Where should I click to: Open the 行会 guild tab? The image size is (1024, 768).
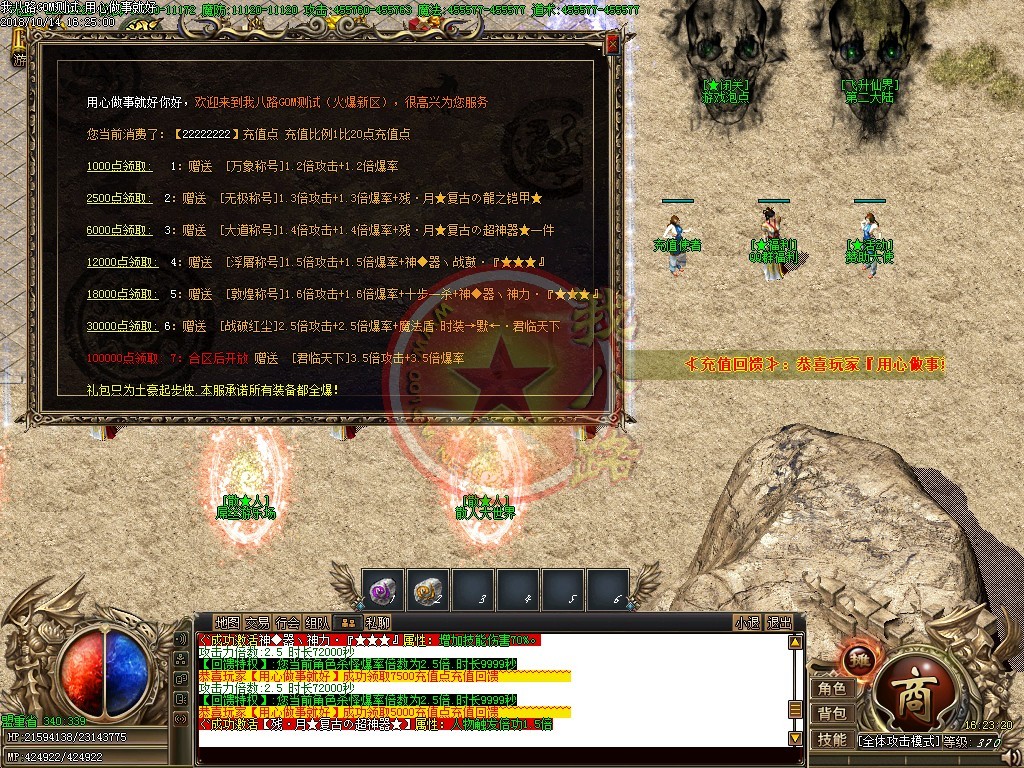point(288,622)
